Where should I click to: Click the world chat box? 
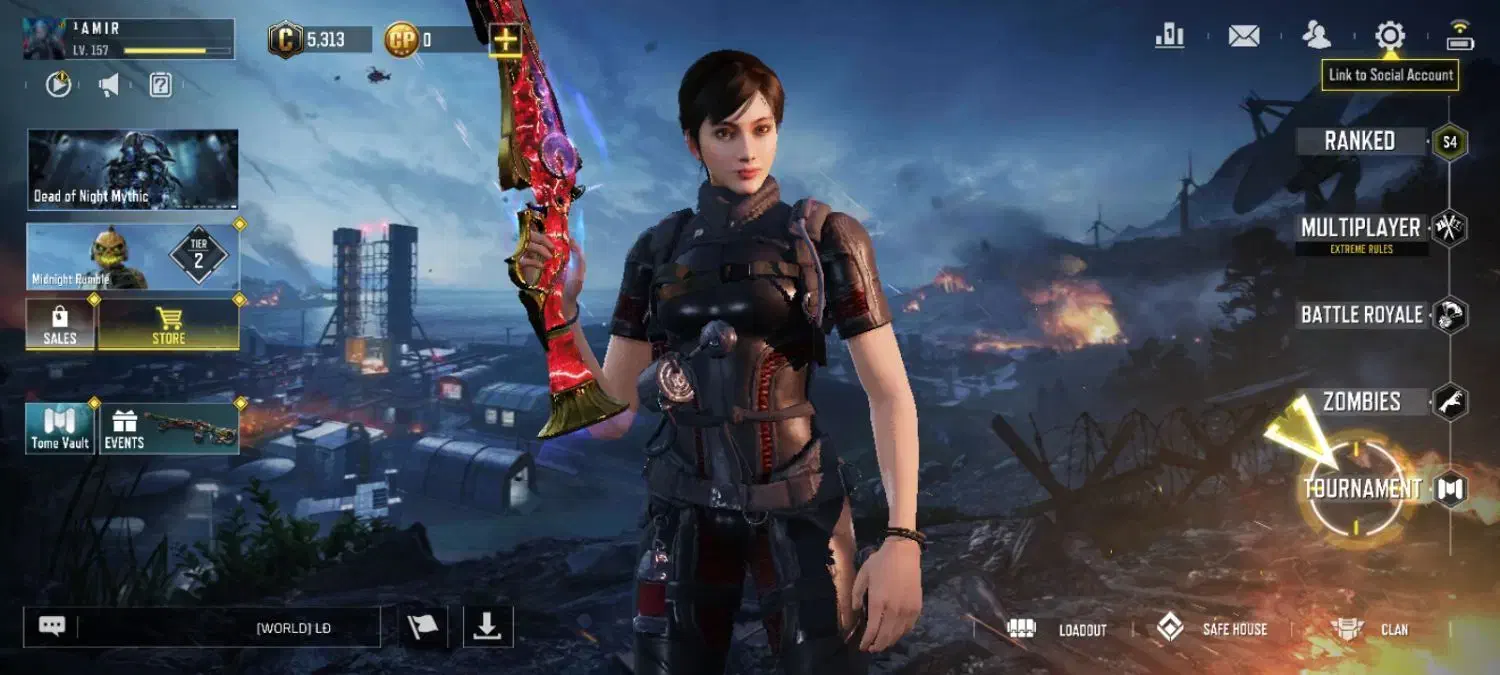click(228, 628)
